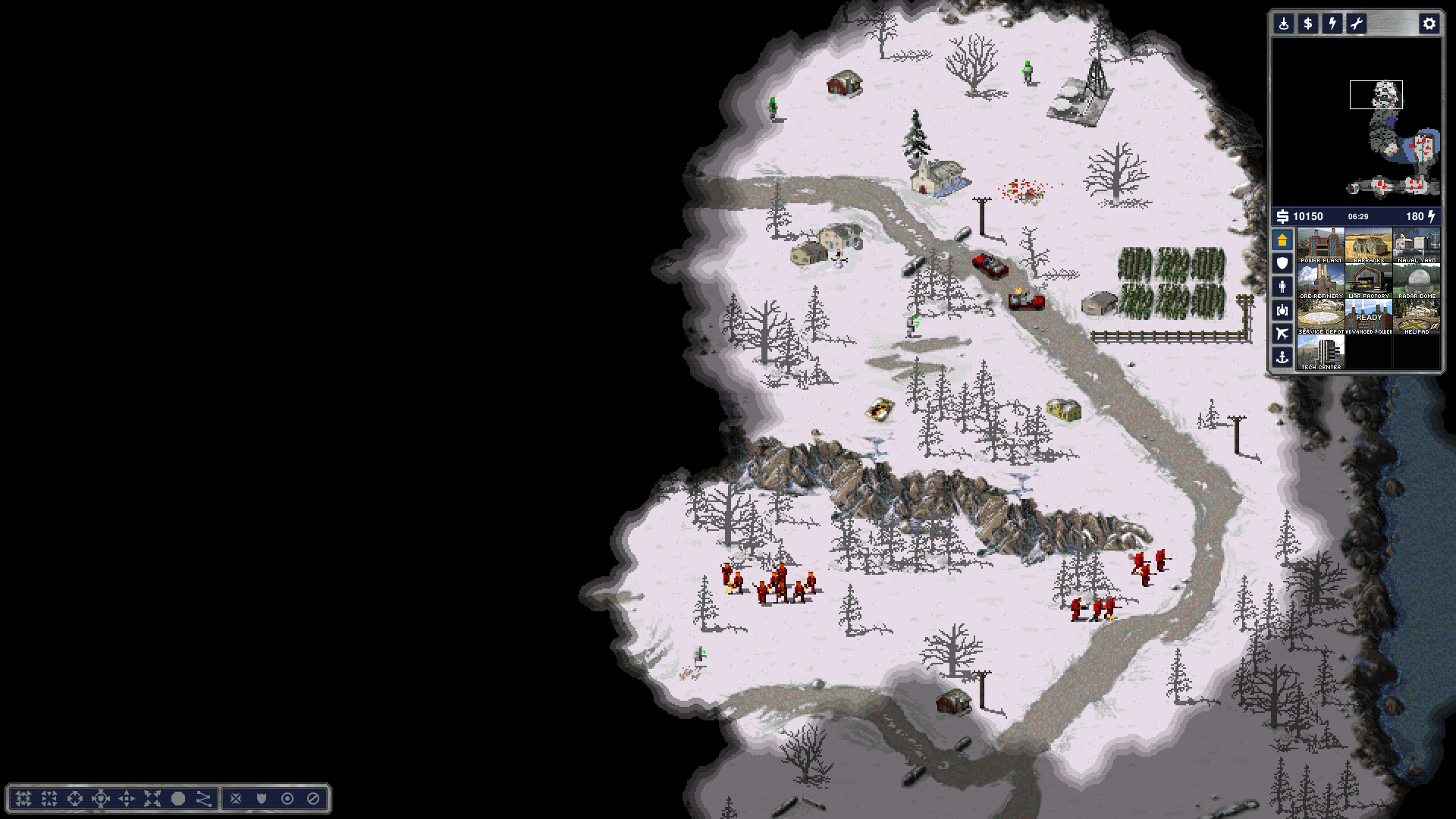
Task: Queue the Tech Center building
Action: coord(1320,352)
